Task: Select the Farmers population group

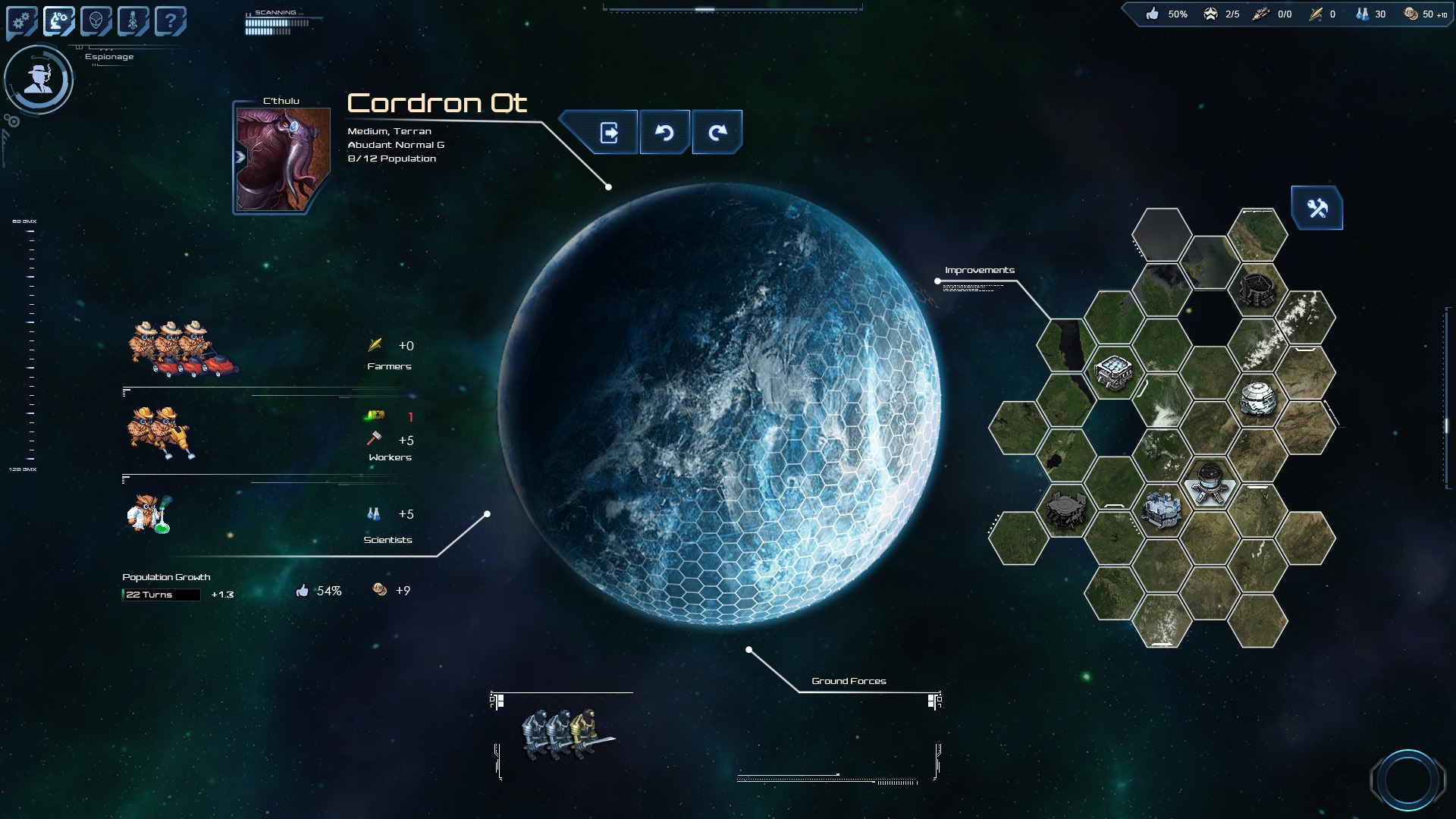Action: [182, 349]
